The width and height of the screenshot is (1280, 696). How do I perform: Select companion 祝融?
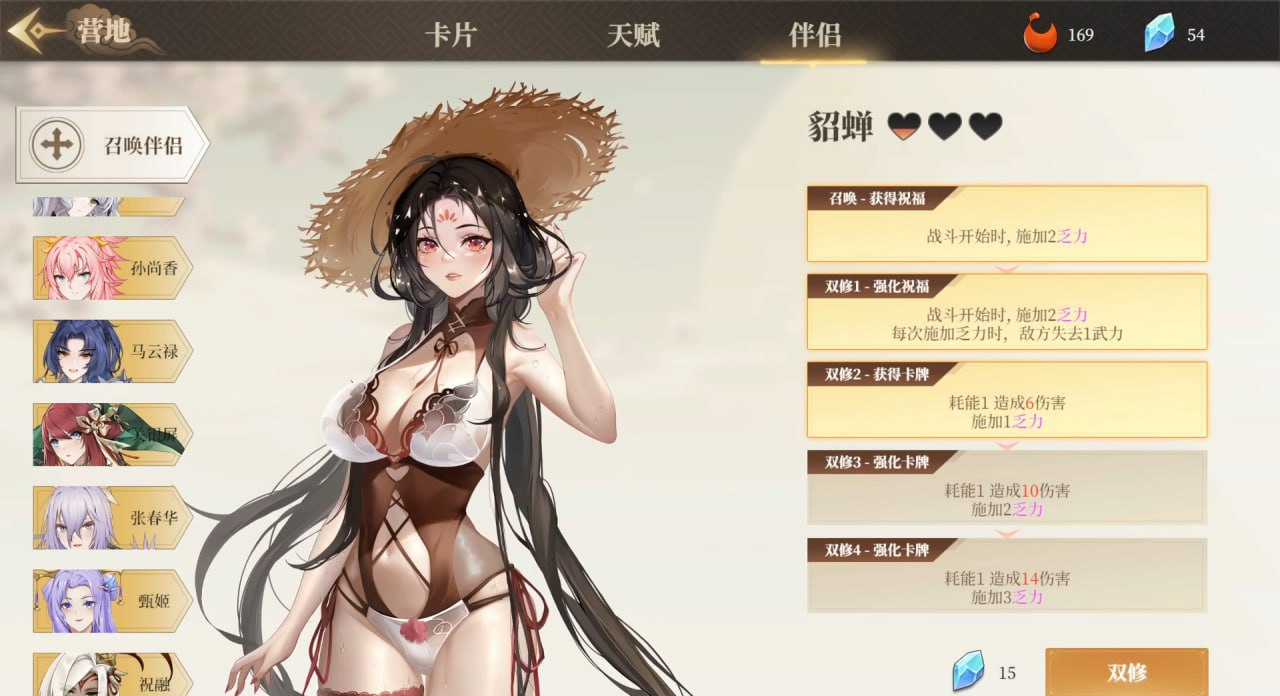click(x=112, y=676)
